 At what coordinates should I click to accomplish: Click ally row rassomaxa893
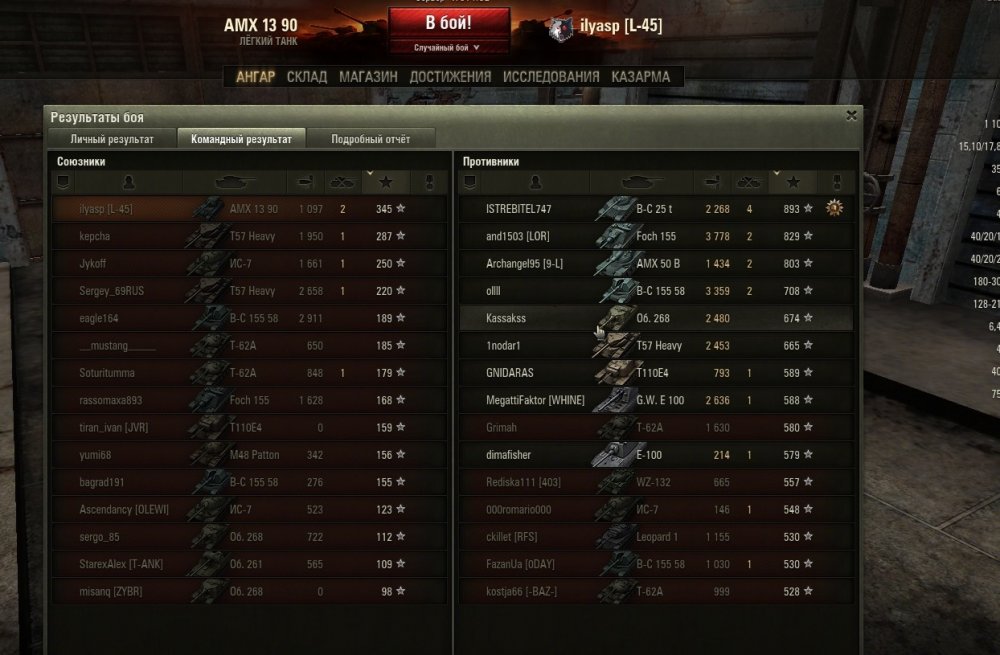[x=248, y=400]
